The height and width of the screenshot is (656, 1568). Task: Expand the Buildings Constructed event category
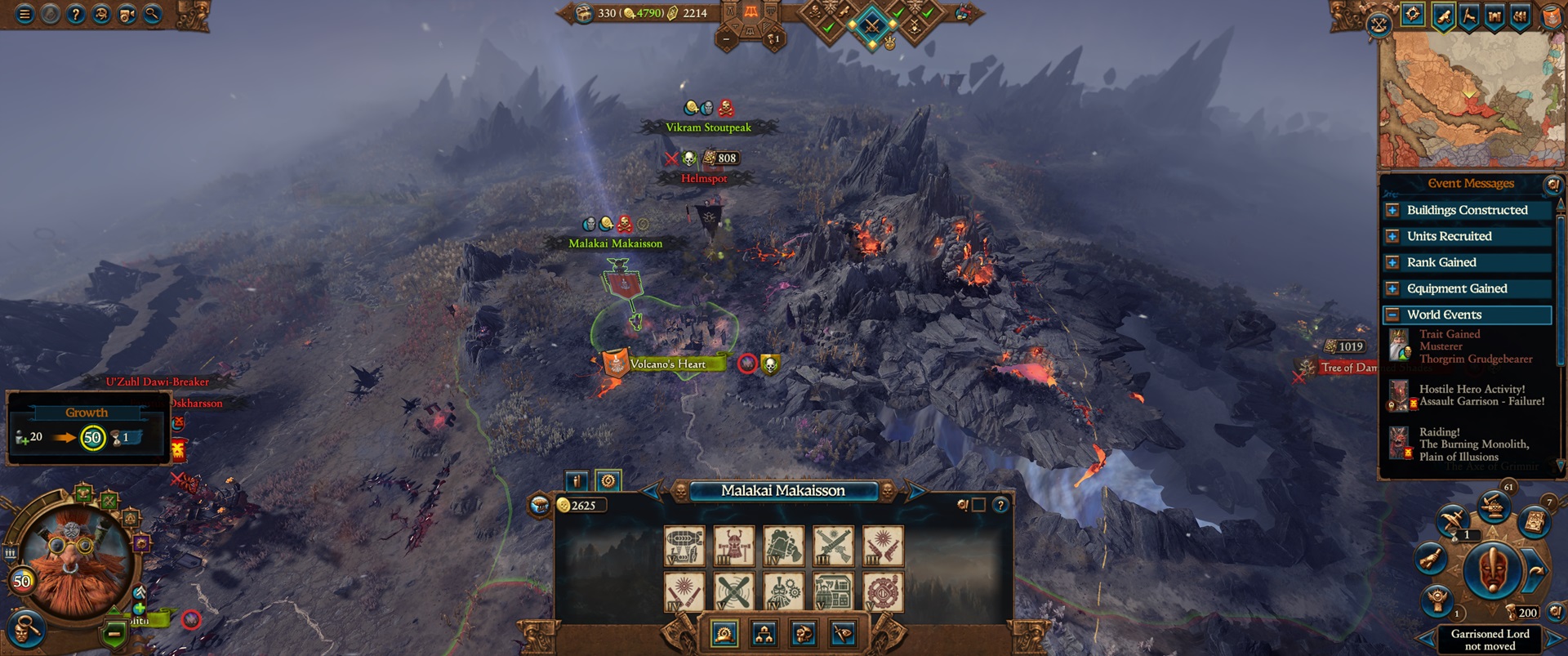pyautogui.click(x=1393, y=210)
